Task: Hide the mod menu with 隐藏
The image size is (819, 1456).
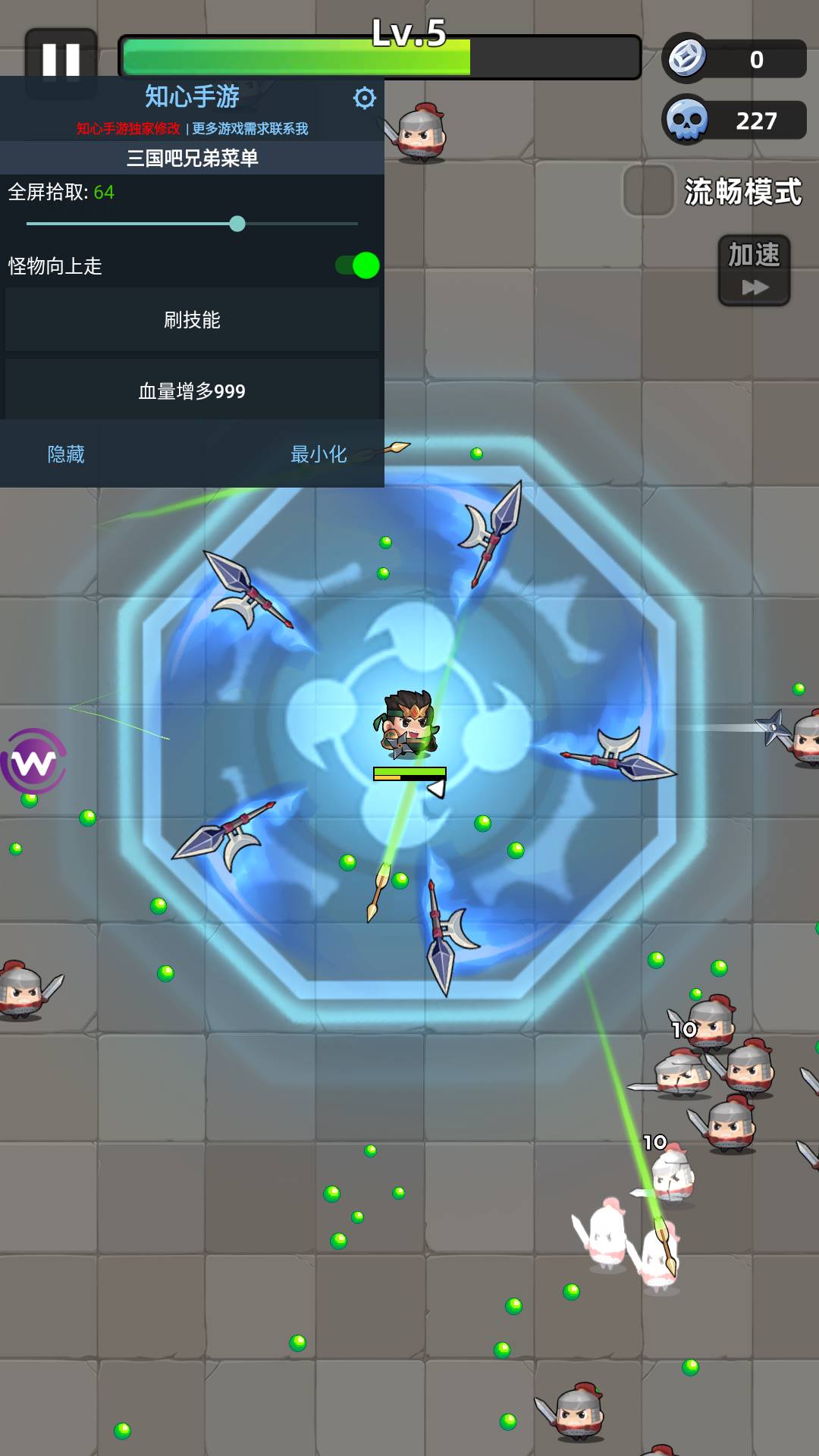Action: click(66, 454)
